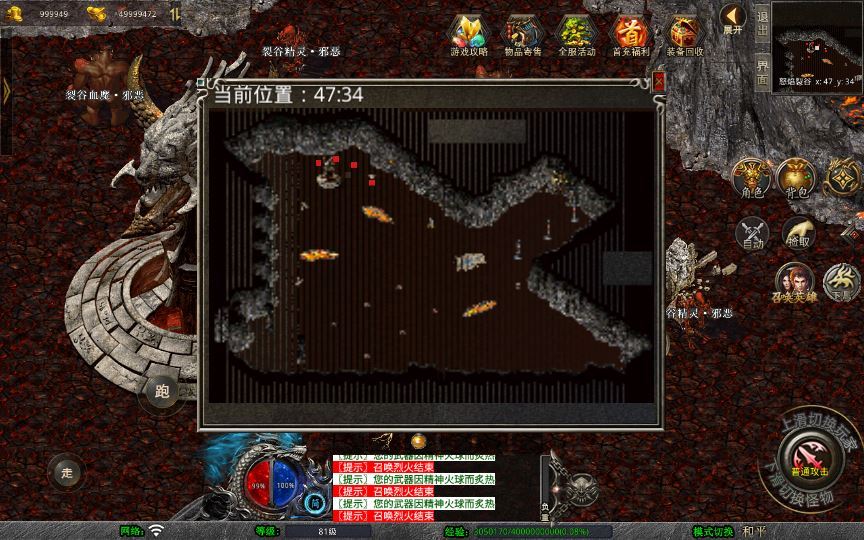This screenshot has width=864, height=540.
Task: Close the map window with the red X
Action: click(658, 83)
